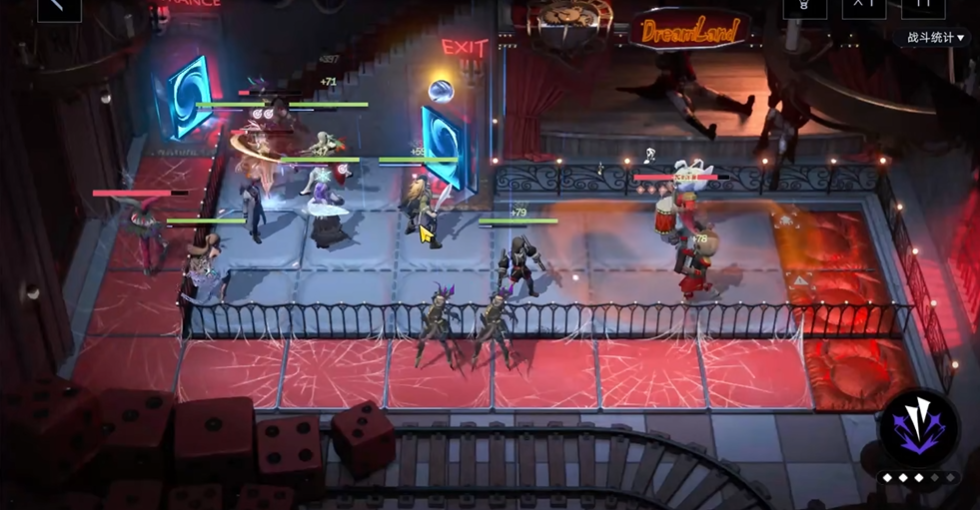Toggle the lightbulb hint button
The width and height of the screenshot is (980, 510).
pos(803,7)
